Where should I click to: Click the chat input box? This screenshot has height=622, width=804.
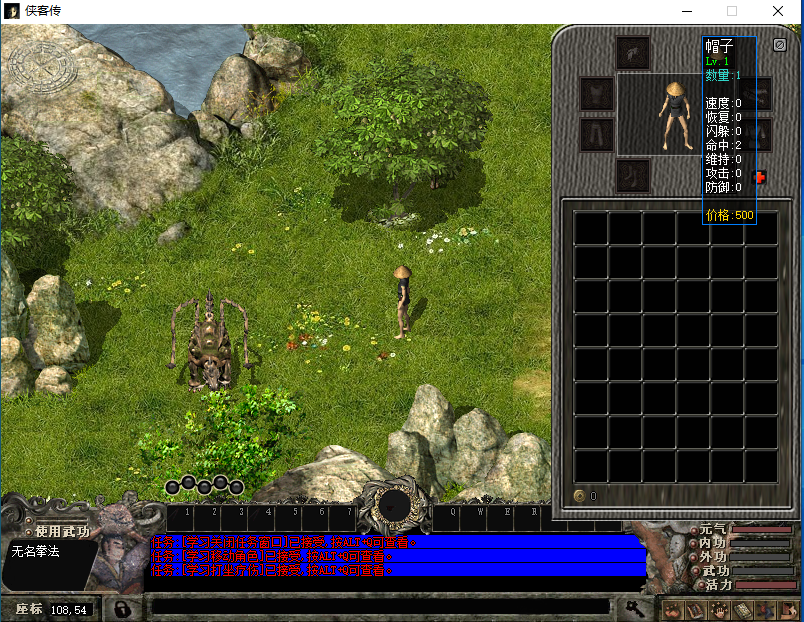click(380, 607)
